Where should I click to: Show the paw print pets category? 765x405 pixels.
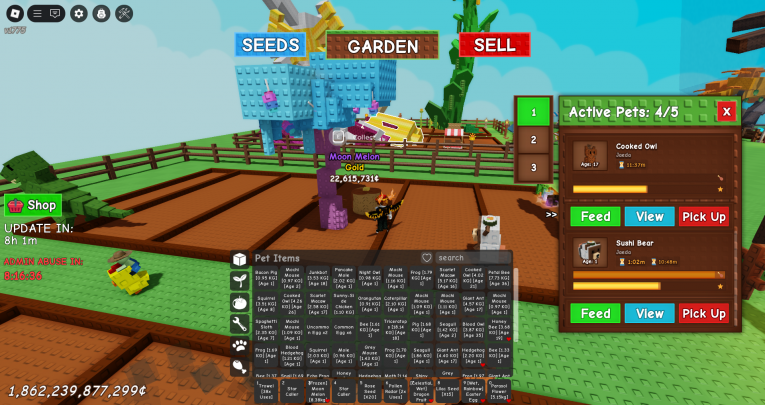(x=239, y=345)
